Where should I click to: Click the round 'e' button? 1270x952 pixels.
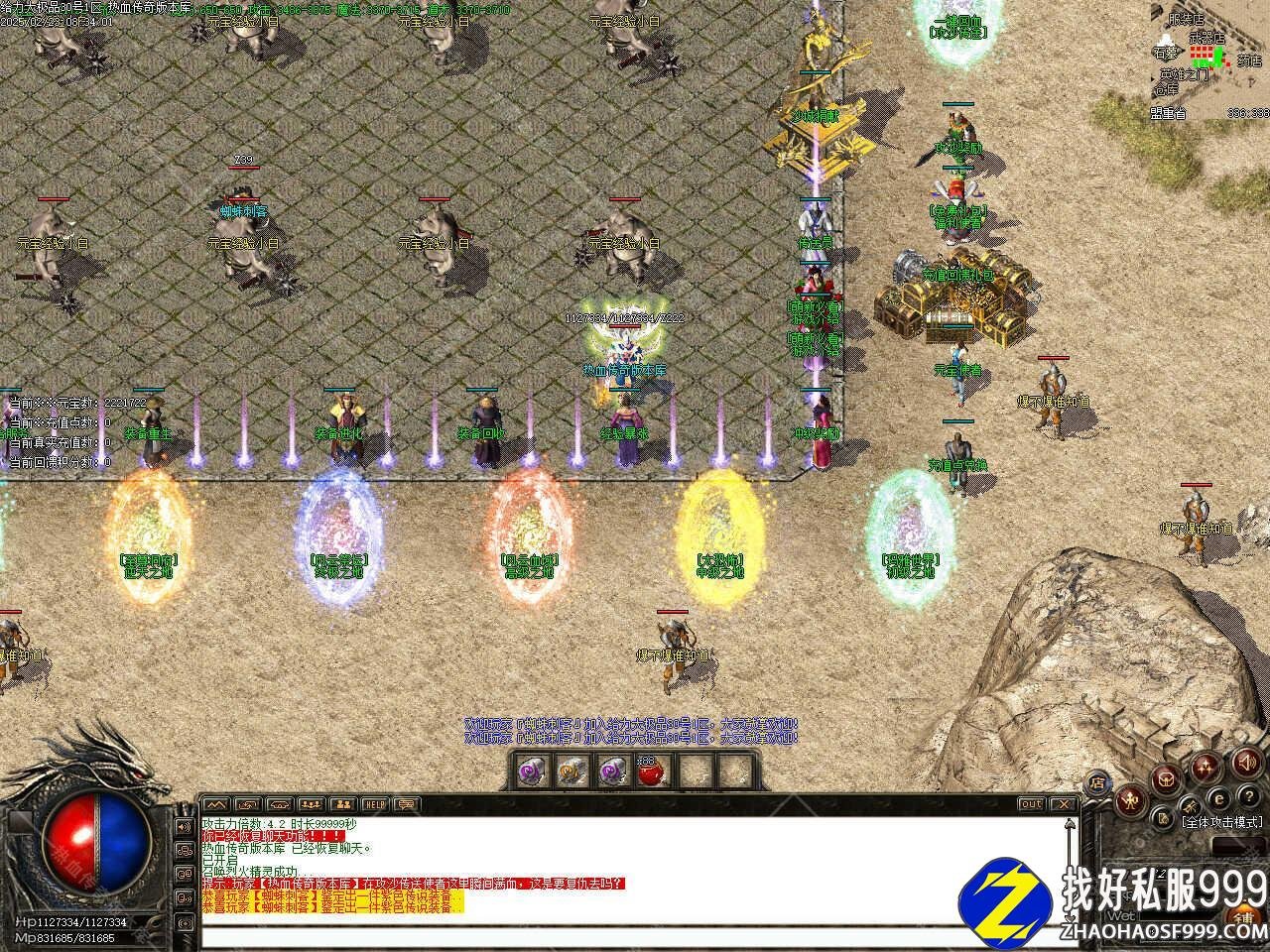(1217, 798)
